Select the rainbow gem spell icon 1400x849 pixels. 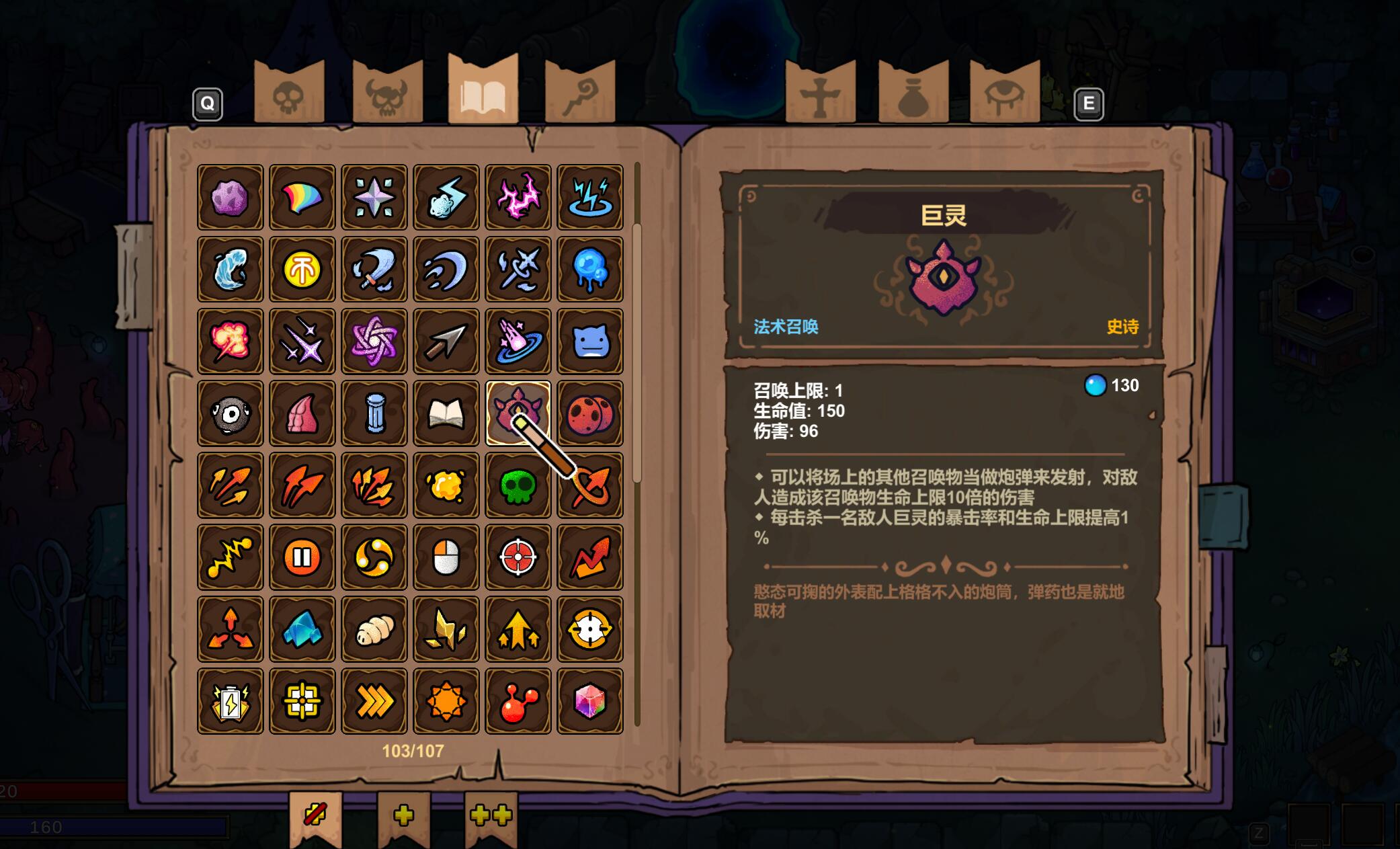pyautogui.click(x=589, y=700)
